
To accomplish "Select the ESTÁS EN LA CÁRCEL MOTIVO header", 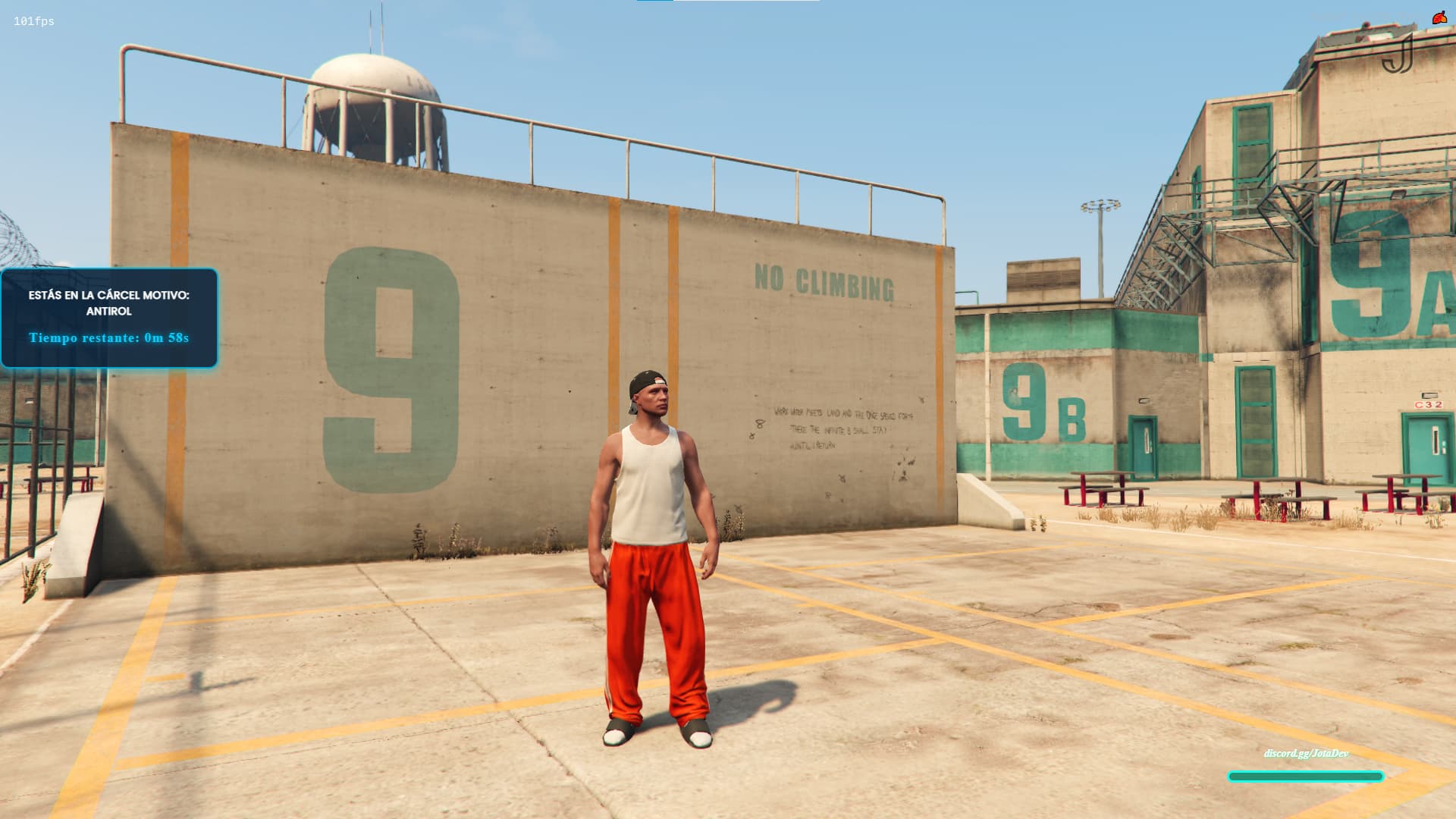I will pyautogui.click(x=109, y=297).
